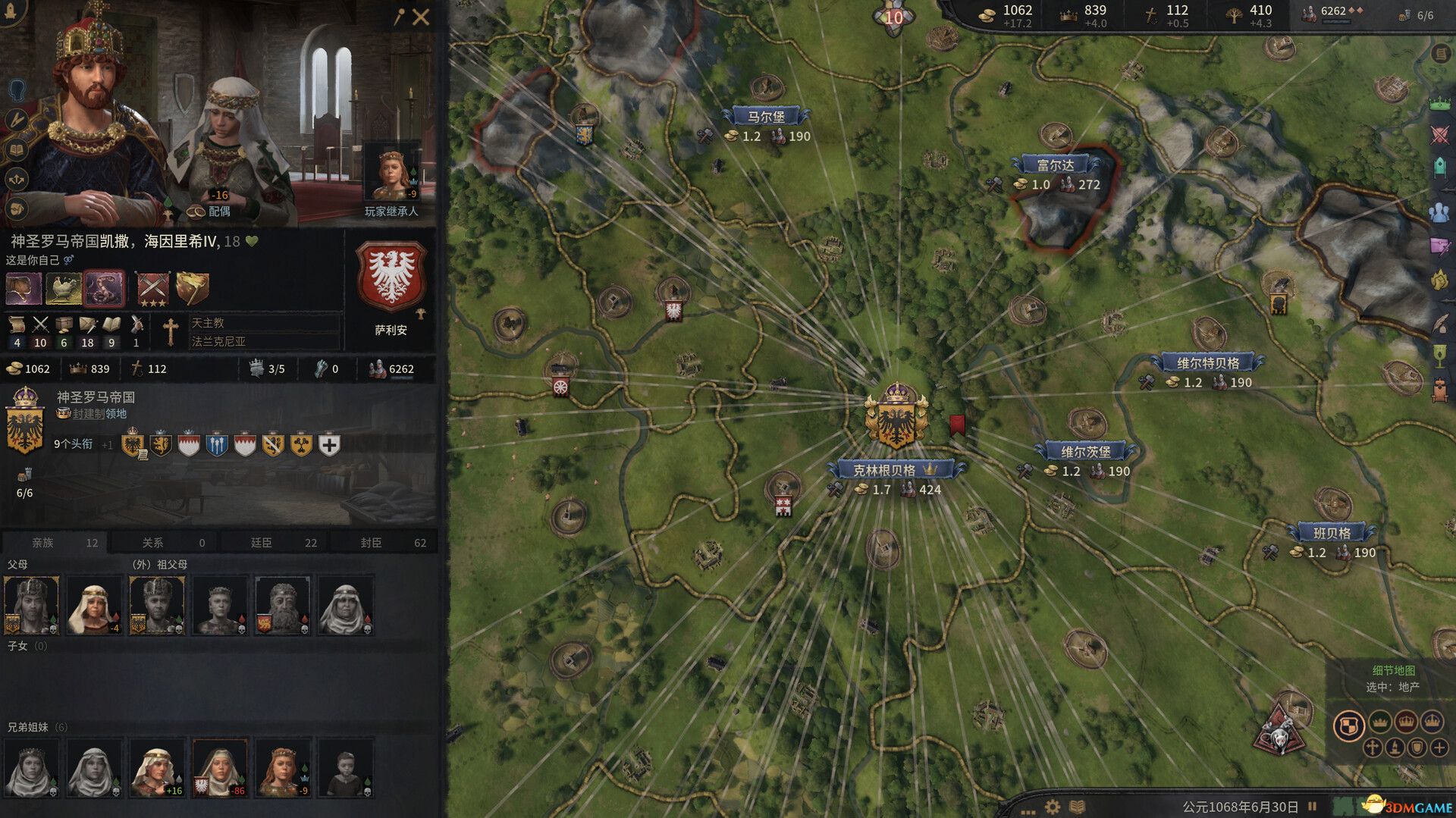The height and width of the screenshot is (818, 1456).
Task: Expand the +1 hidden titles next to 9个头衔
Action: (108, 446)
